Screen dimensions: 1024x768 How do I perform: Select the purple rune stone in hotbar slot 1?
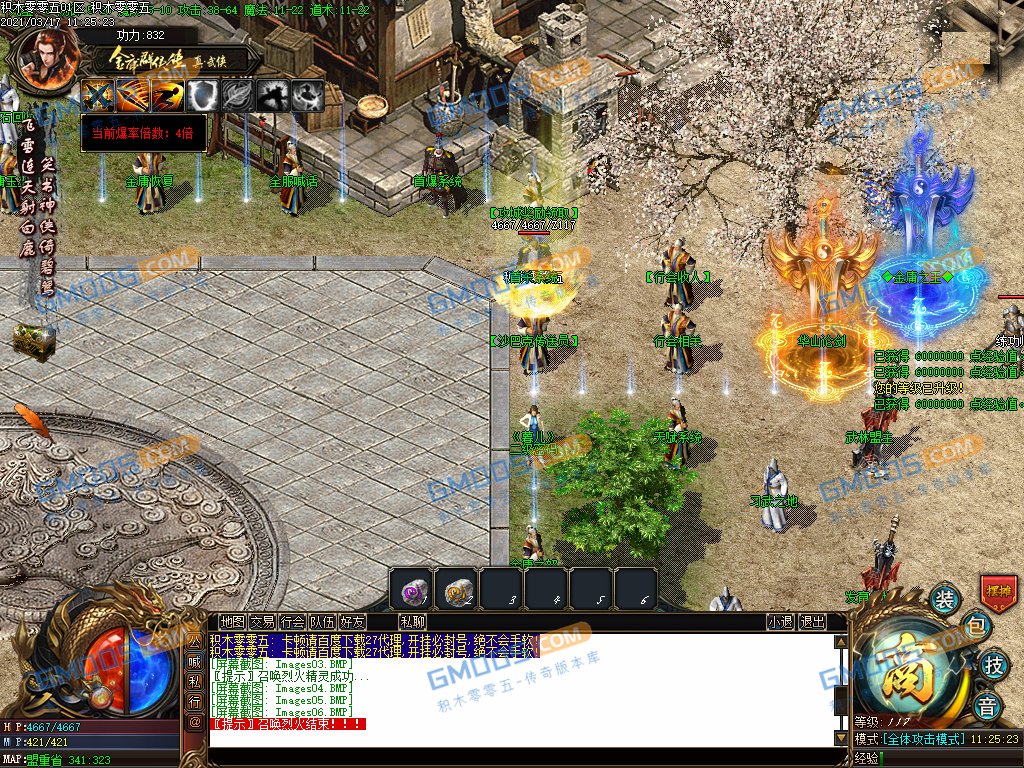[x=411, y=589]
